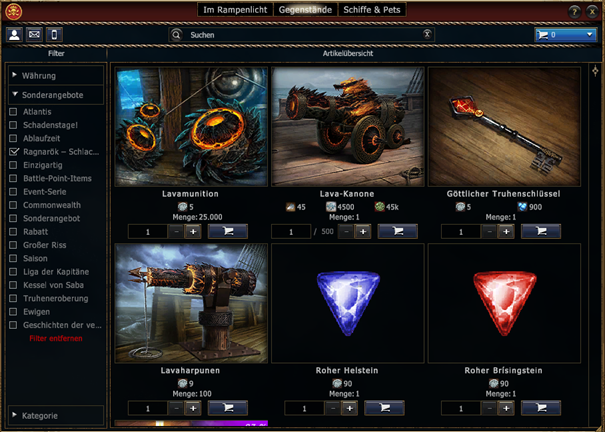Add Göttlicher Truhenschlüssel to the cart
The image size is (605, 432).
click(x=541, y=231)
